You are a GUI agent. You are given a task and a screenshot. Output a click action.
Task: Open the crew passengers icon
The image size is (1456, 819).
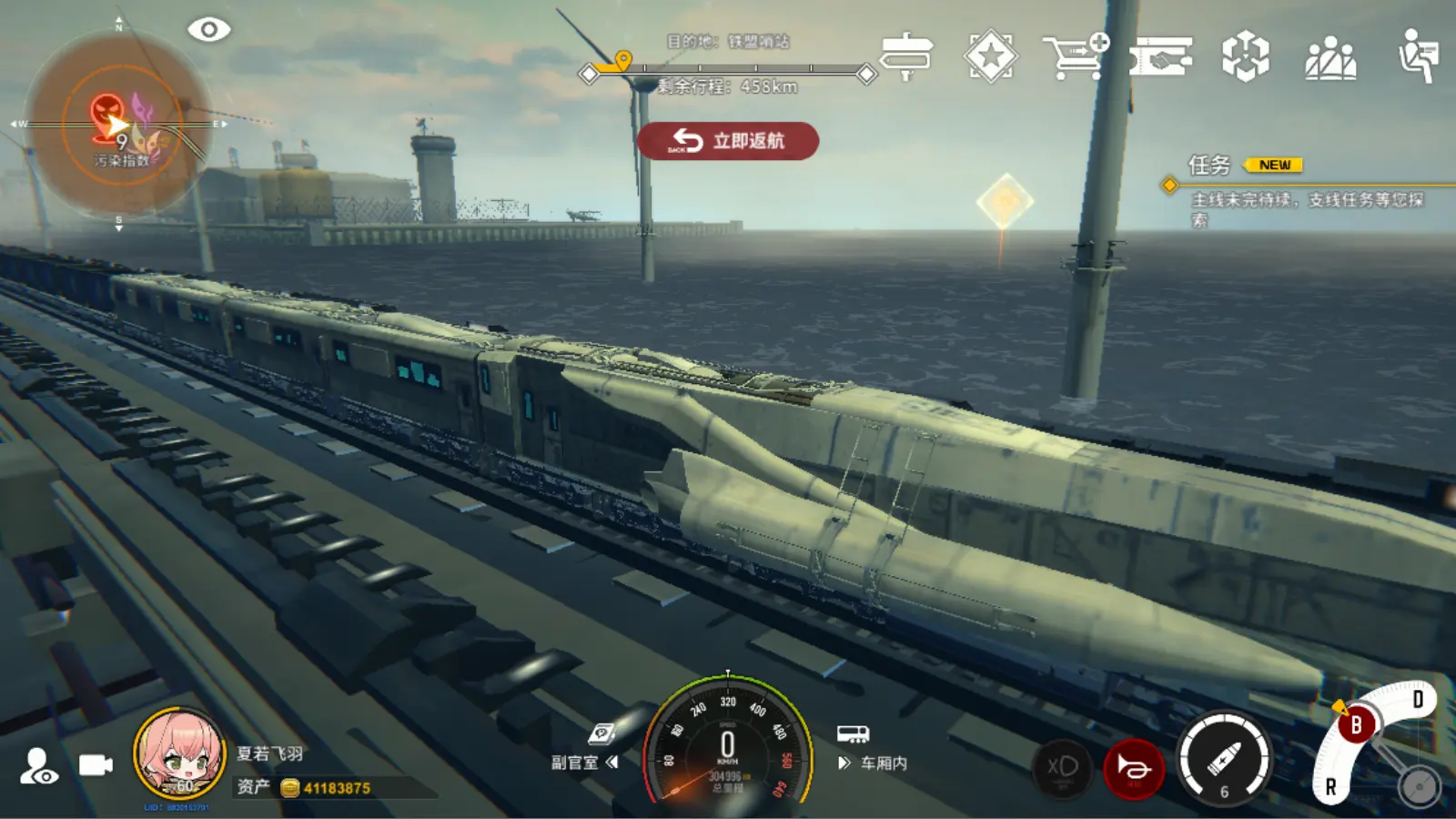(x=1330, y=58)
